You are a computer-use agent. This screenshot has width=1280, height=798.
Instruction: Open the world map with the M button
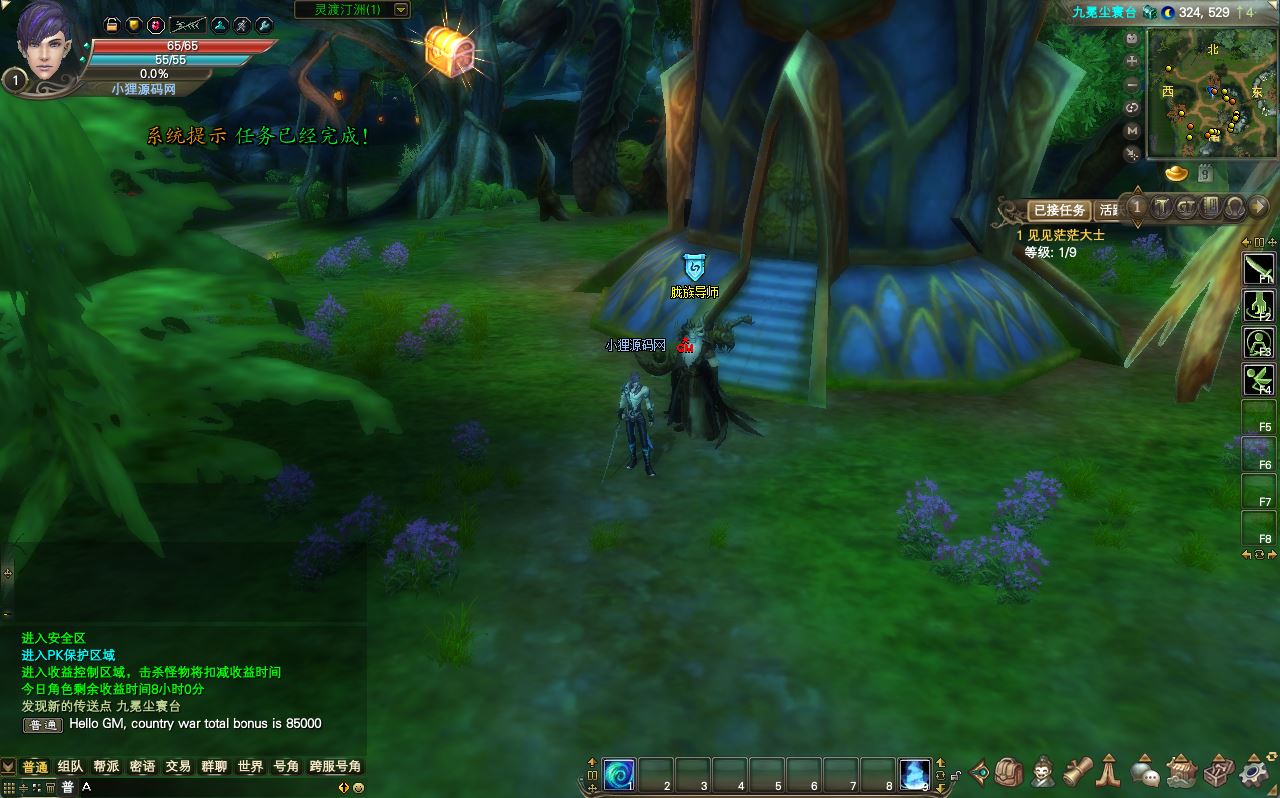1132,131
